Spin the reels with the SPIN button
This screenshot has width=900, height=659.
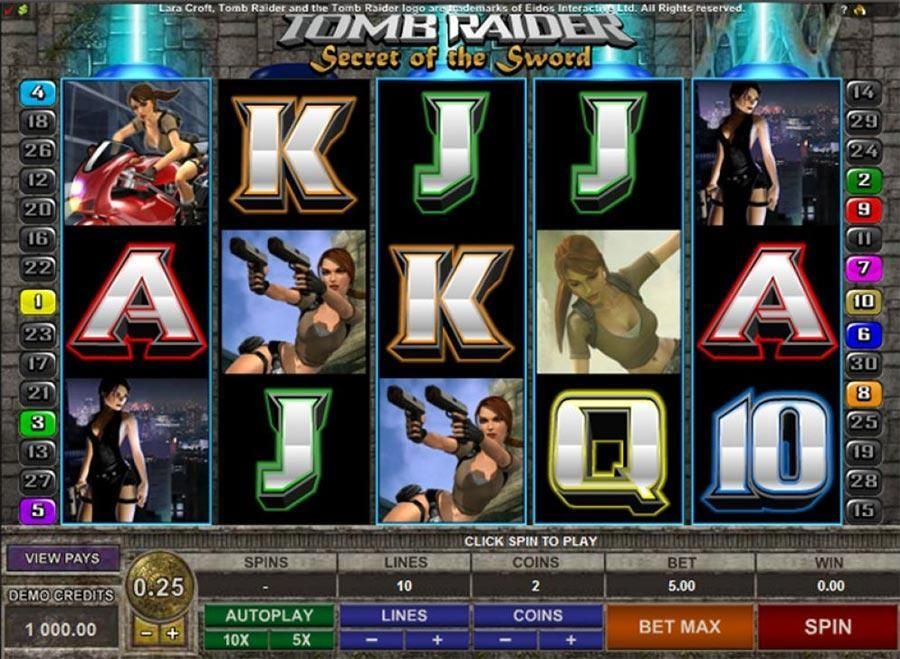coord(828,627)
